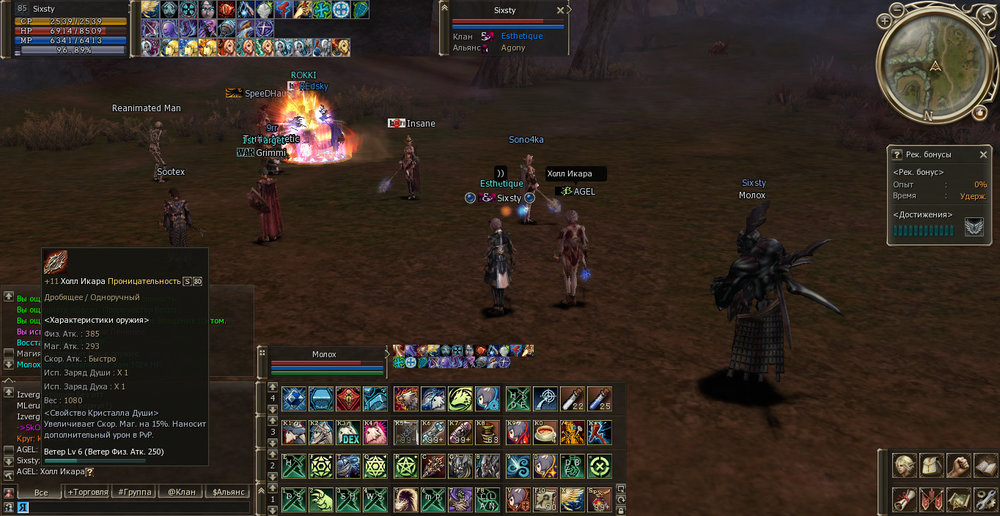Select the Все chat tab

pos(41,492)
